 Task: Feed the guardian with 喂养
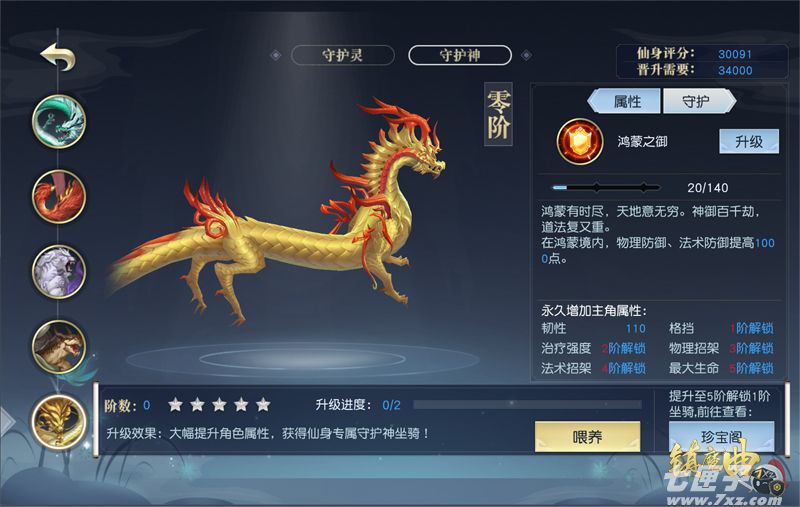[587, 435]
